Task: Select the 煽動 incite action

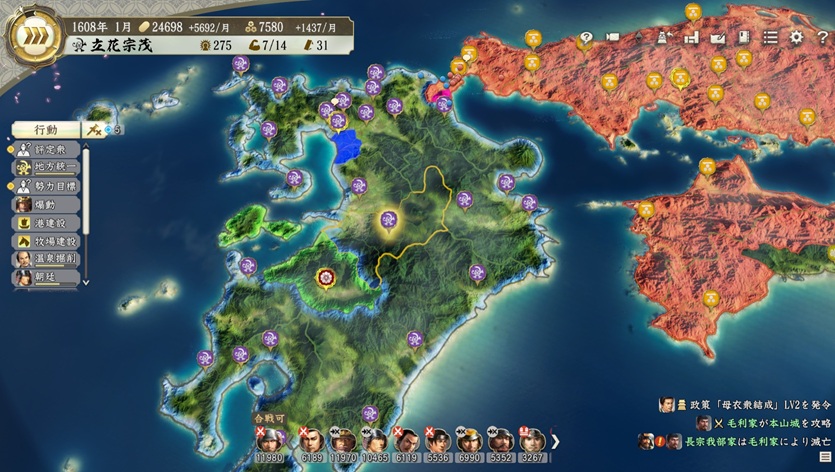Action: pos(46,204)
